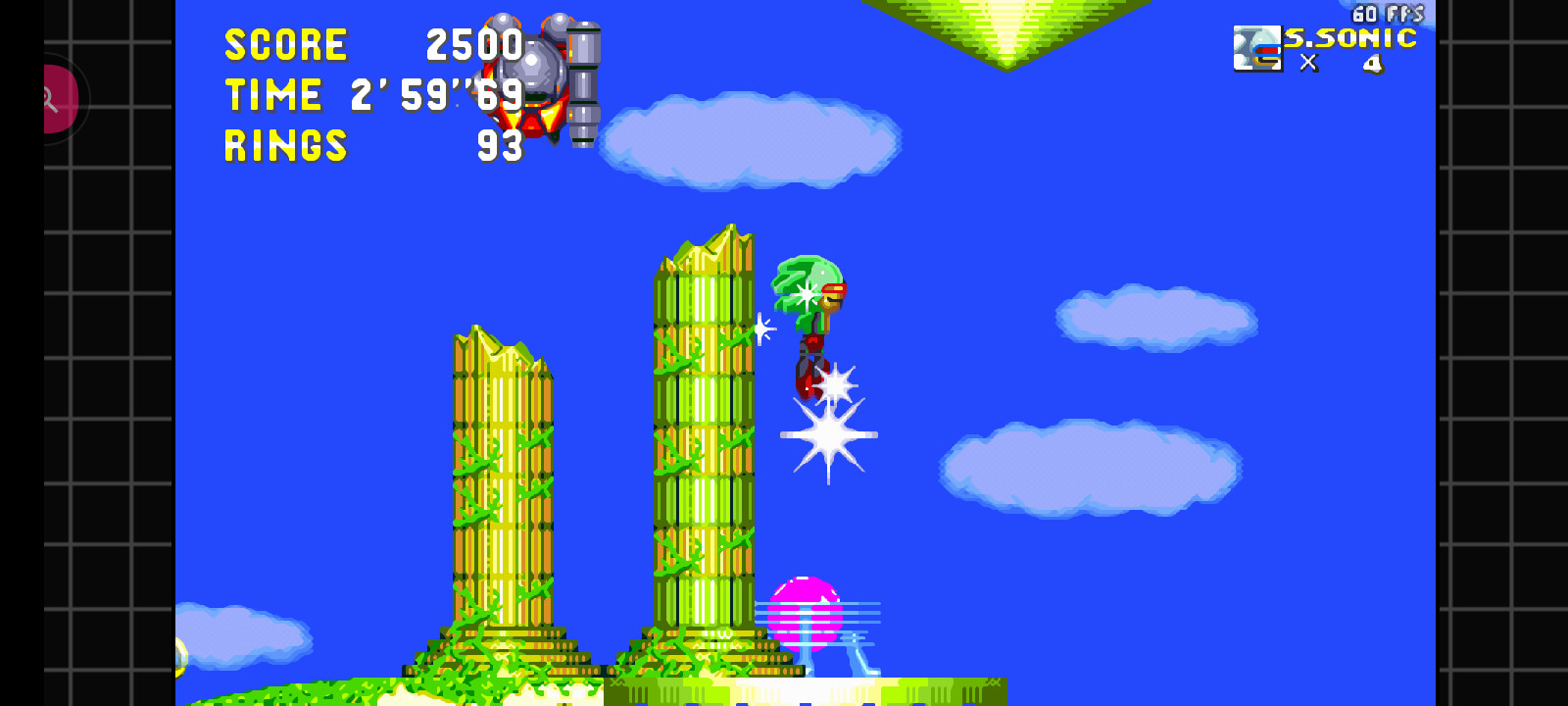1568x706 pixels.
Task: Click the lives count number 4
Action: [1372, 62]
